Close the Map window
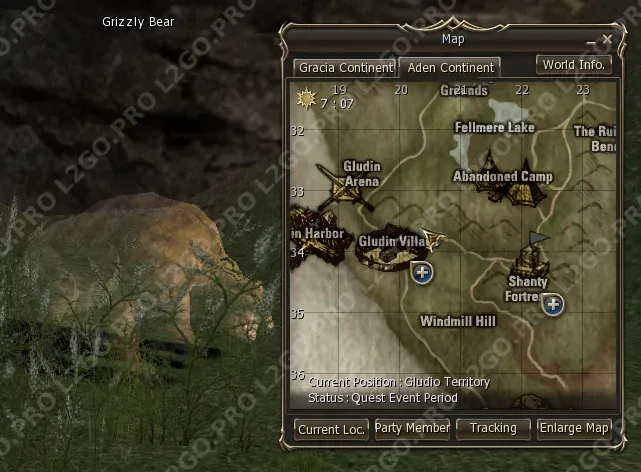 point(607,40)
